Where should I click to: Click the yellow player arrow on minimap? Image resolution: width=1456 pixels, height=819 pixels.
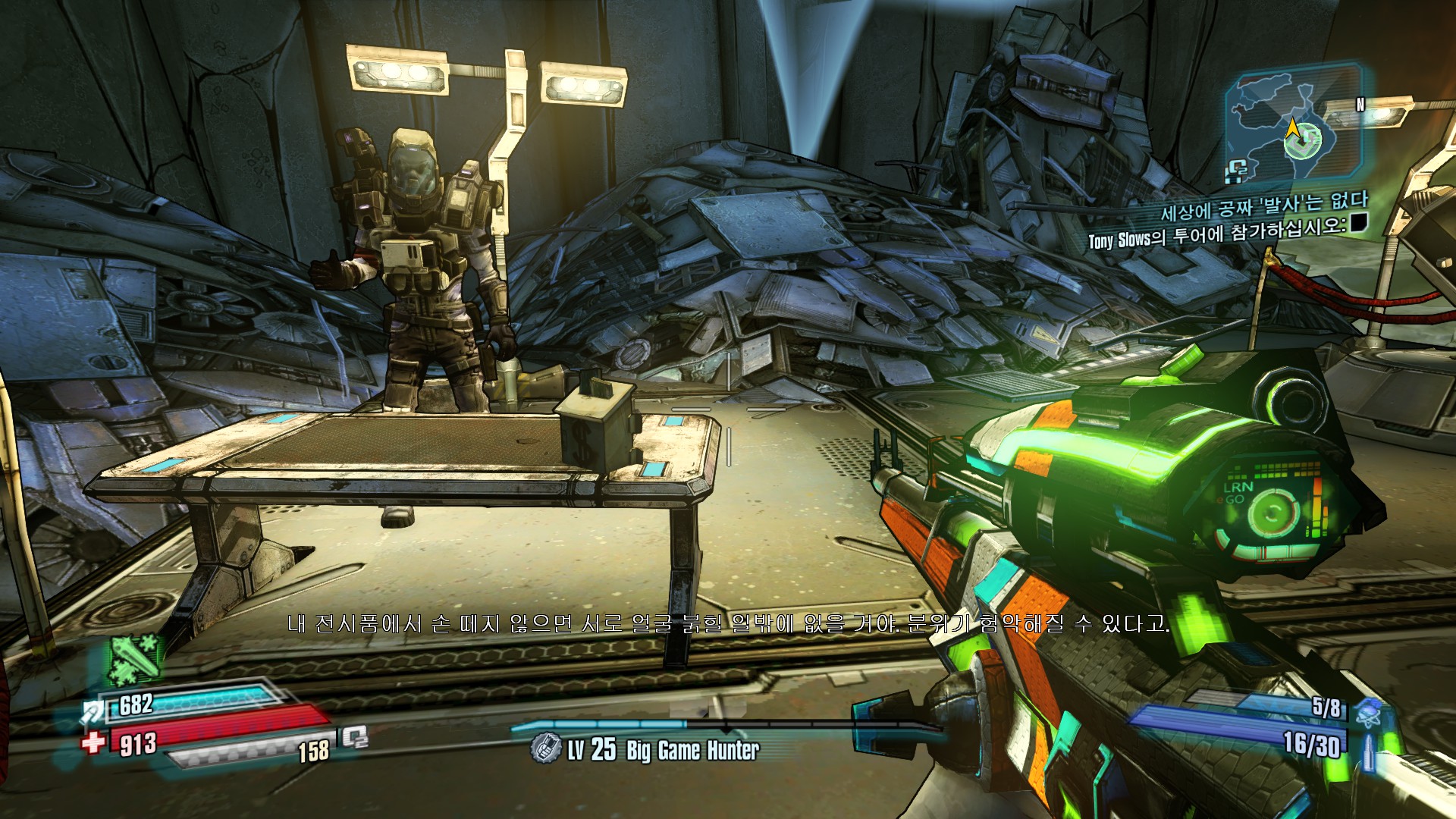coord(1293,130)
